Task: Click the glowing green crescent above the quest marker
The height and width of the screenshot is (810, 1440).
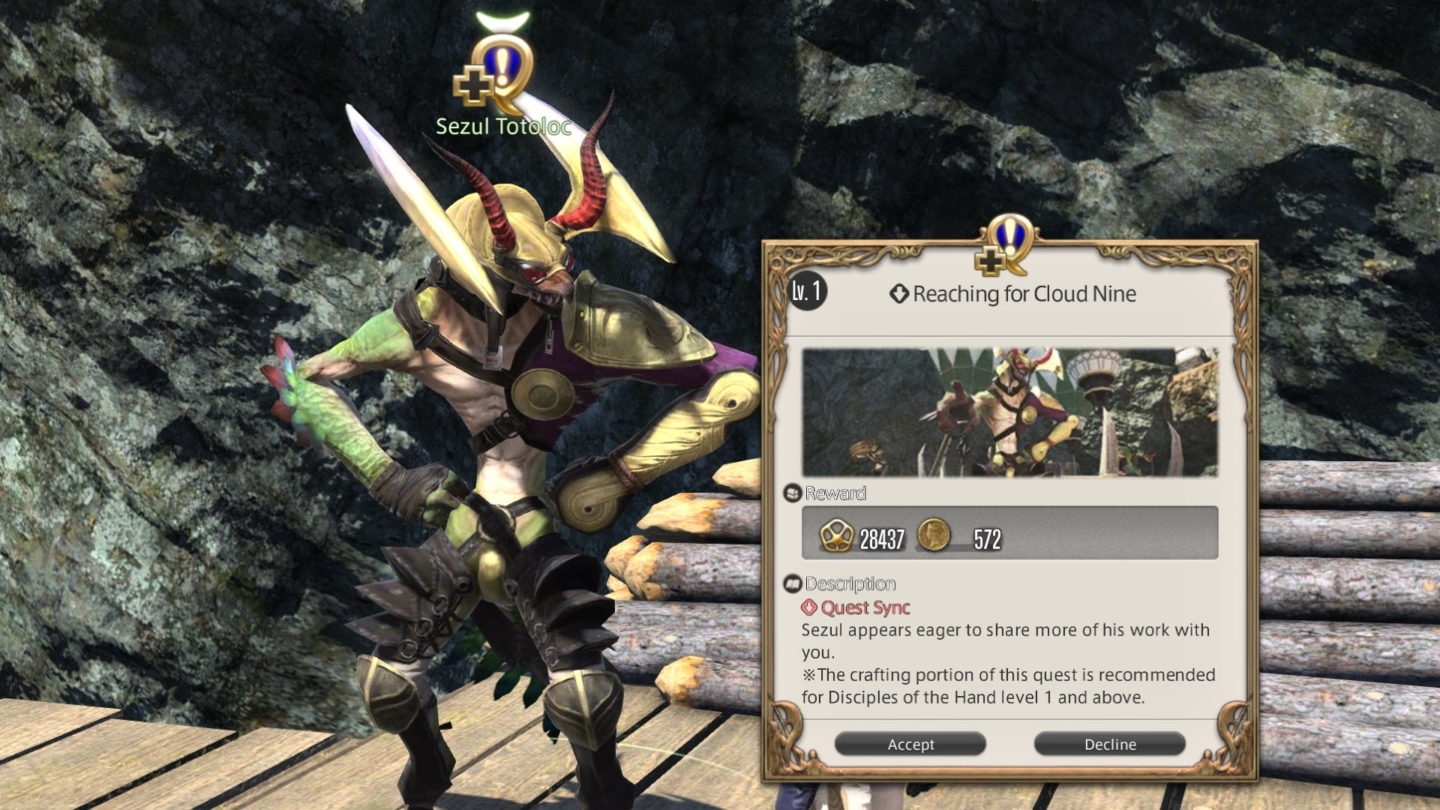Action: (505, 17)
